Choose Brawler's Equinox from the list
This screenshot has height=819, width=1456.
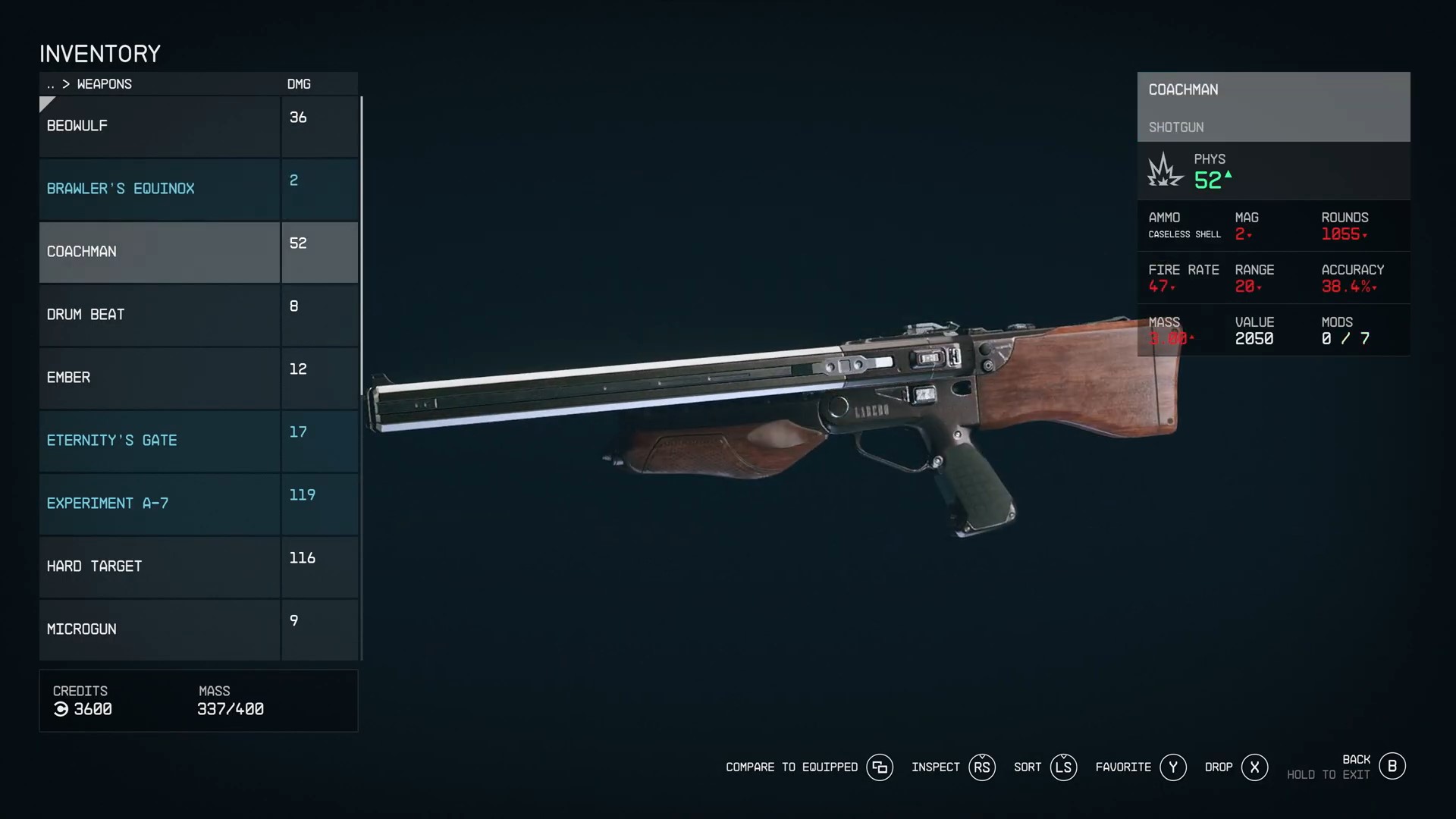pyautogui.click(x=159, y=189)
